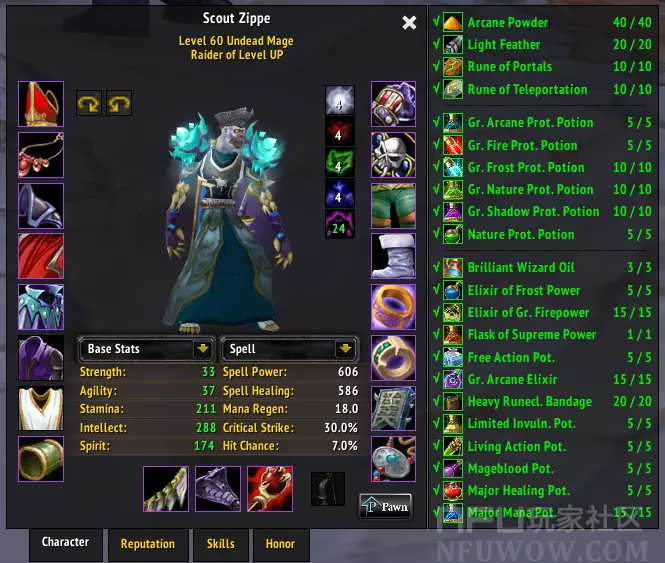665x563 pixels.
Task: Select the necklace equipment slot
Action: click(41, 154)
